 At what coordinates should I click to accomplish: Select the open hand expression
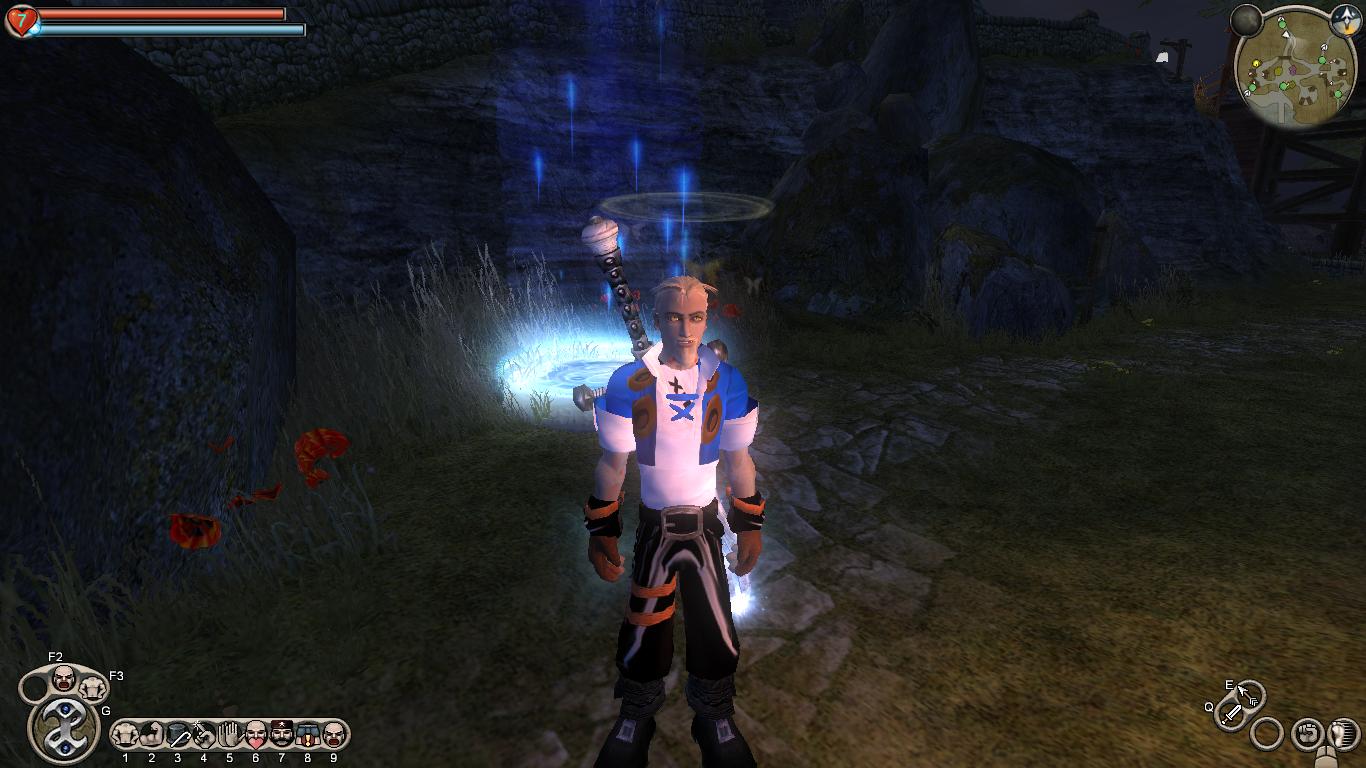click(x=230, y=735)
